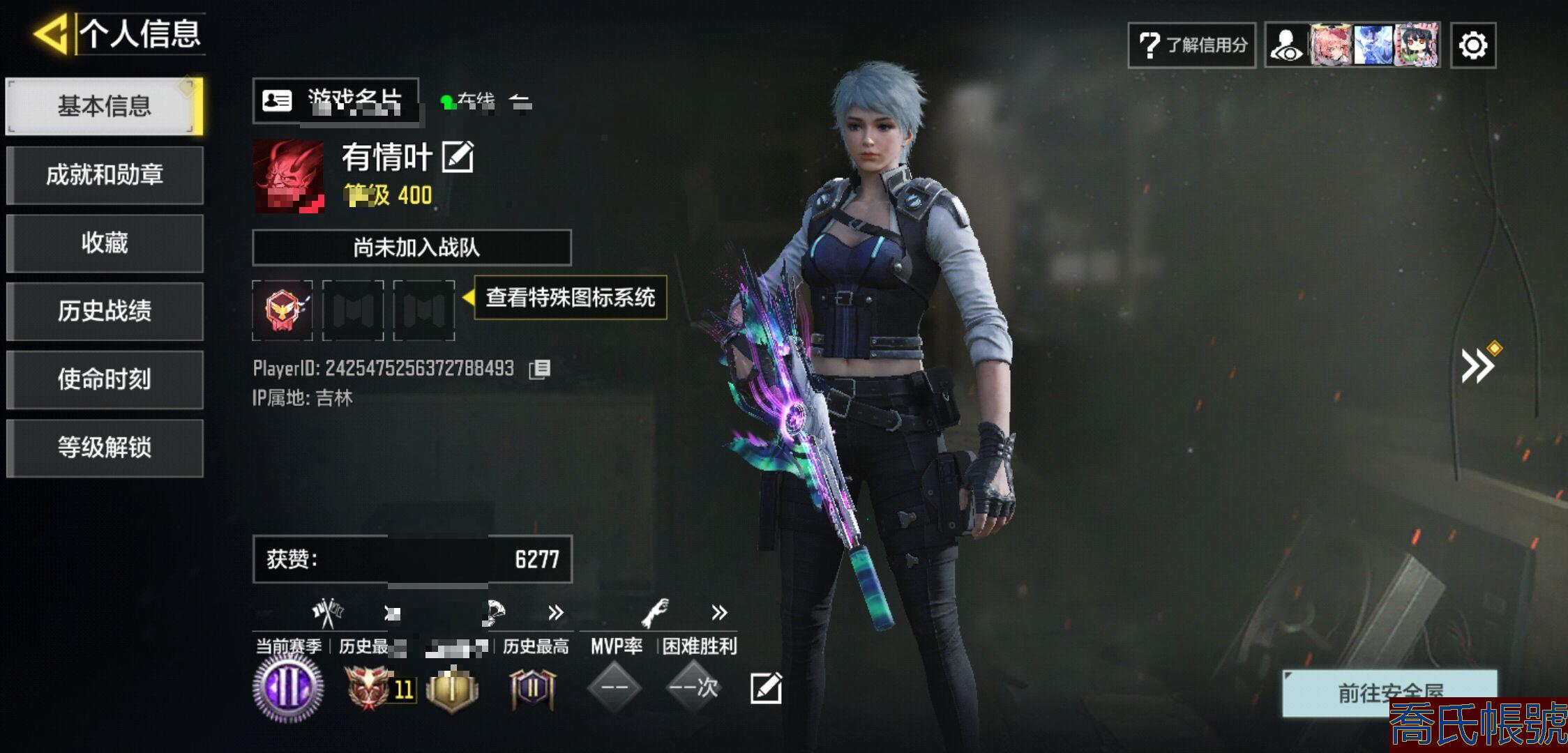The width and height of the screenshot is (1568, 753).
Task: Open the 收藏 tab
Action: coord(105,243)
